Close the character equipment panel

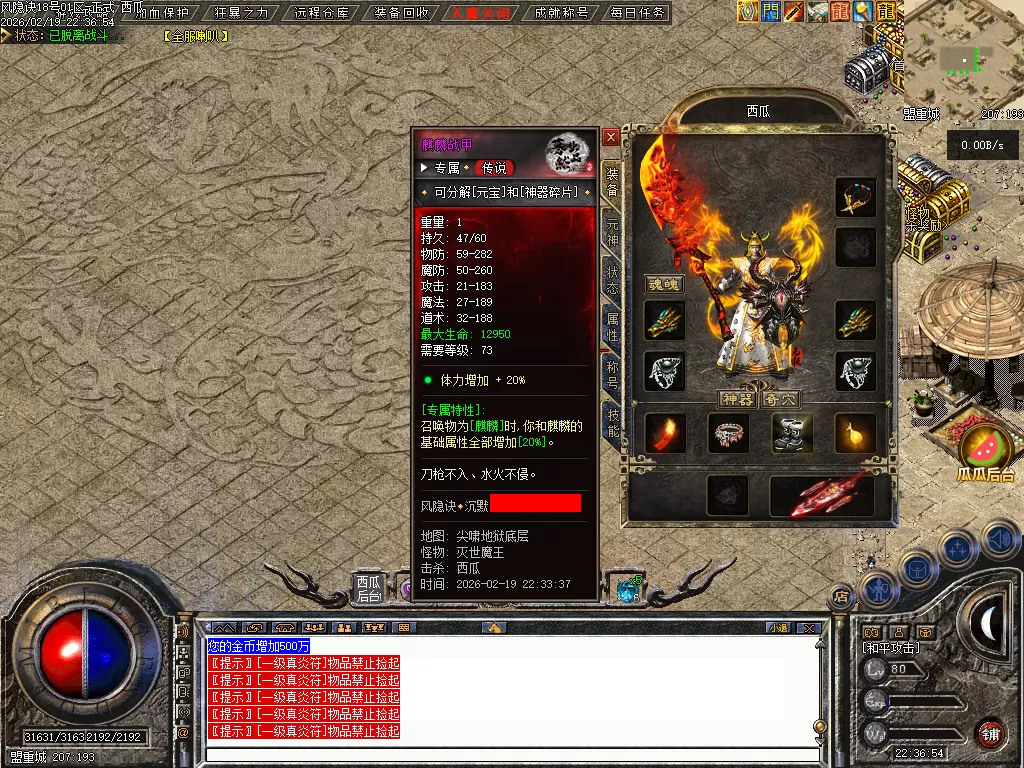click(610, 137)
